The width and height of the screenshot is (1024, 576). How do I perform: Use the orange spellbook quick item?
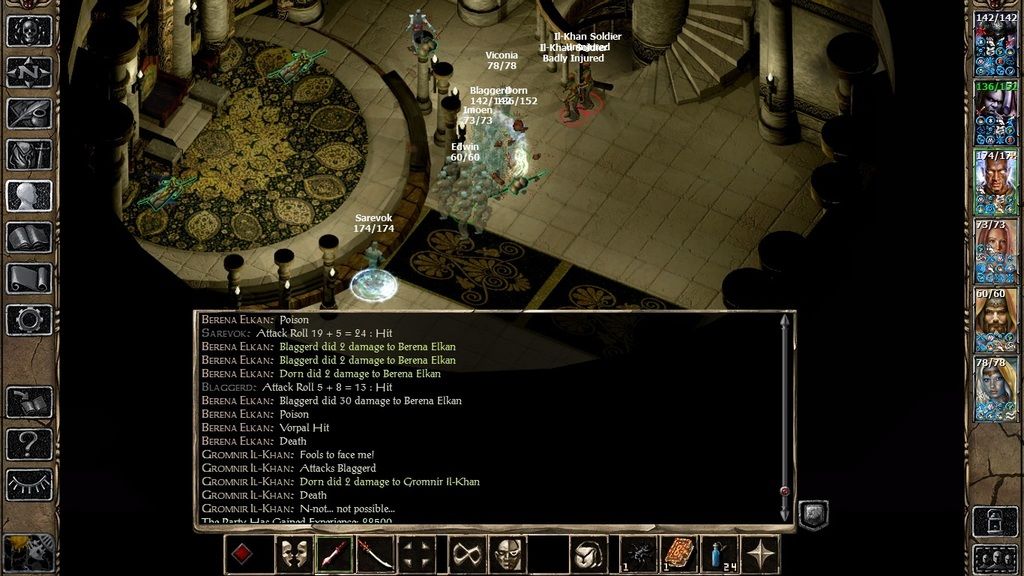[x=680, y=554]
